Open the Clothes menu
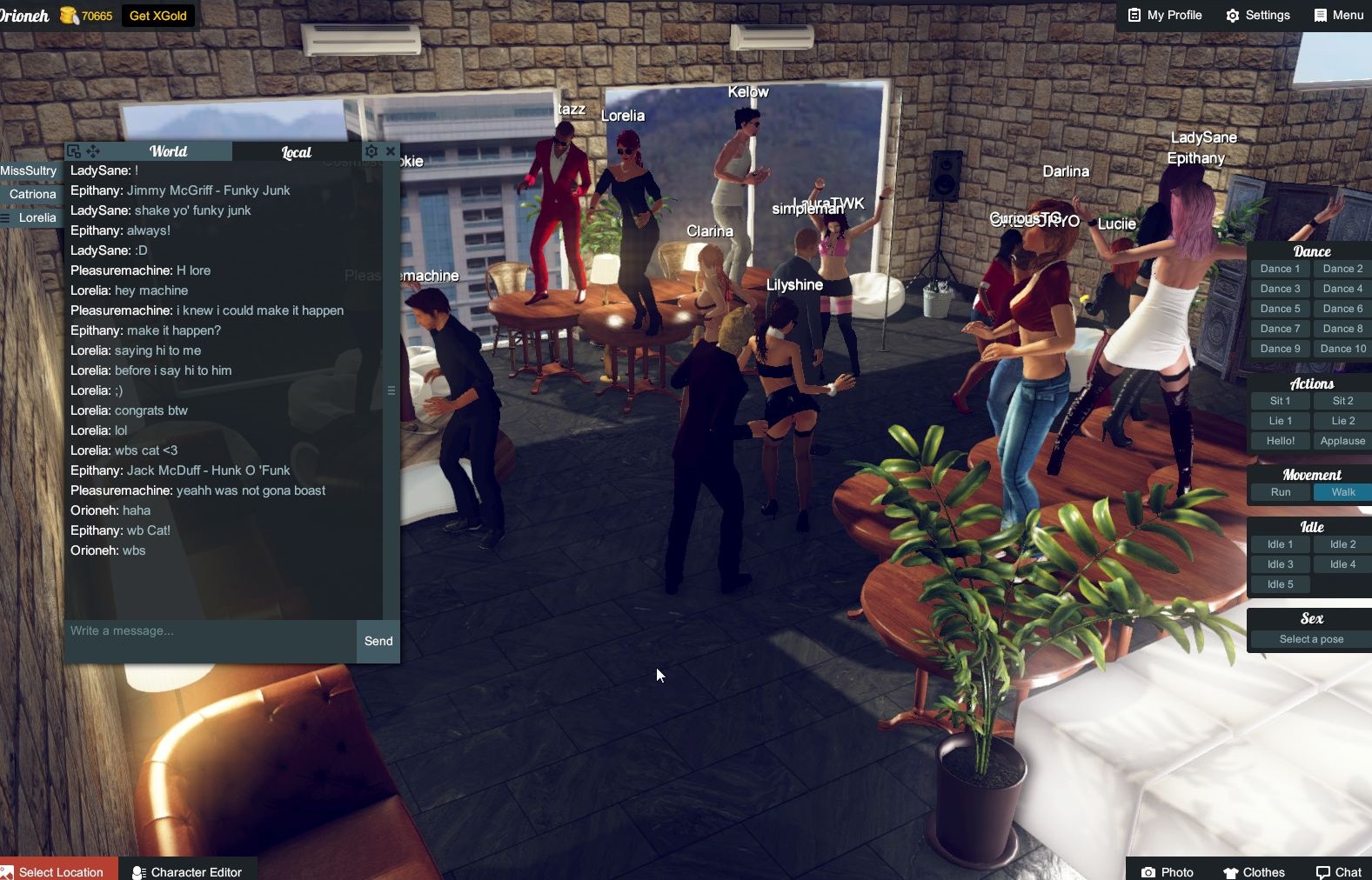 click(x=1254, y=871)
